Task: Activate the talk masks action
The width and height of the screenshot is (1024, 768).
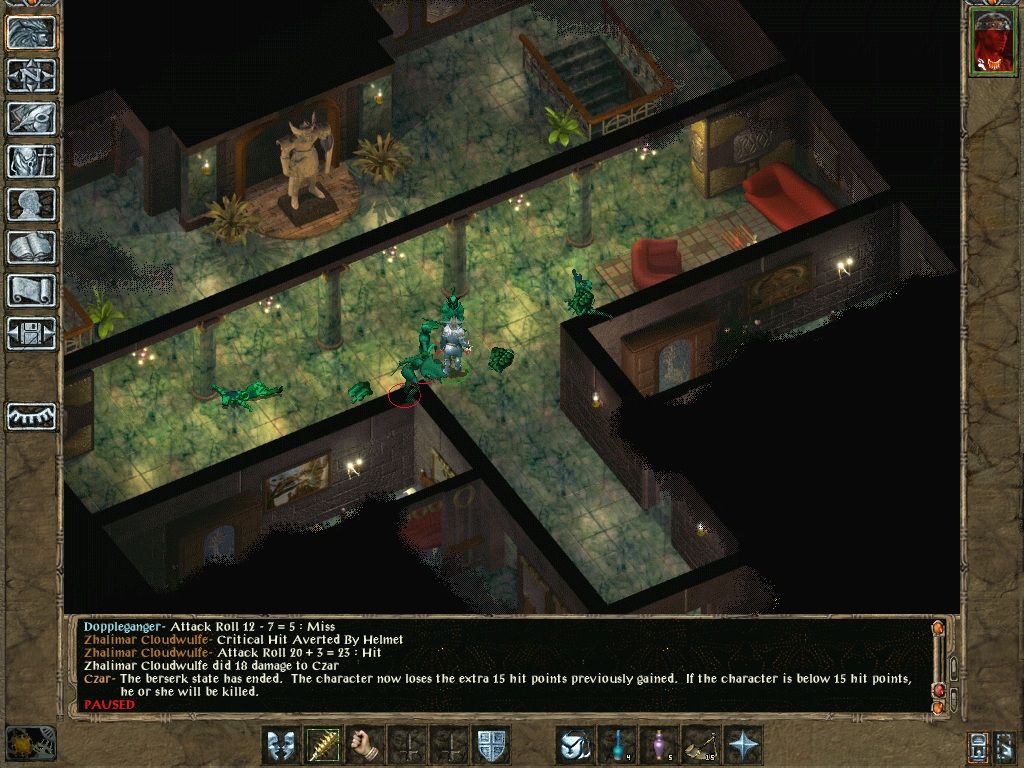Action: 282,746
